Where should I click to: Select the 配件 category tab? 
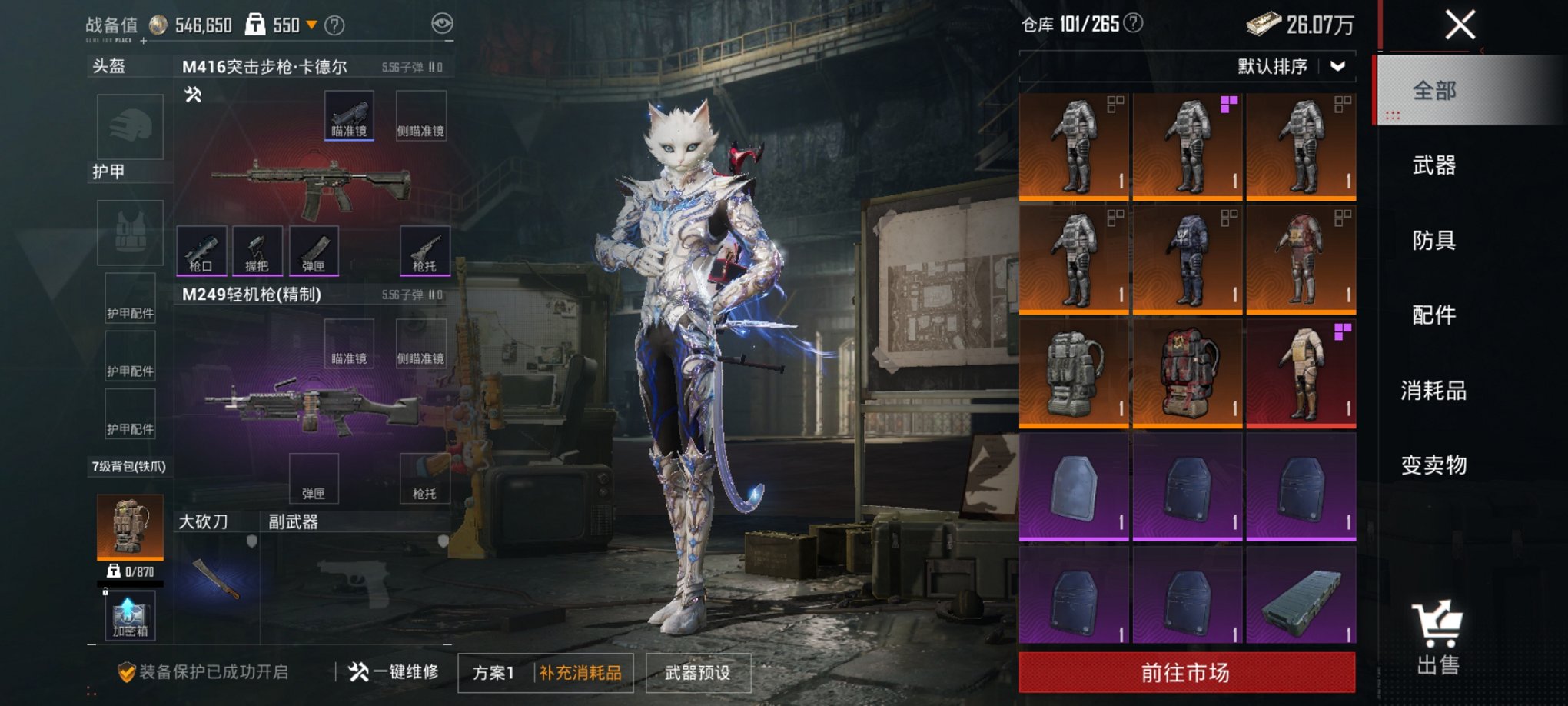click(x=1433, y=315)
